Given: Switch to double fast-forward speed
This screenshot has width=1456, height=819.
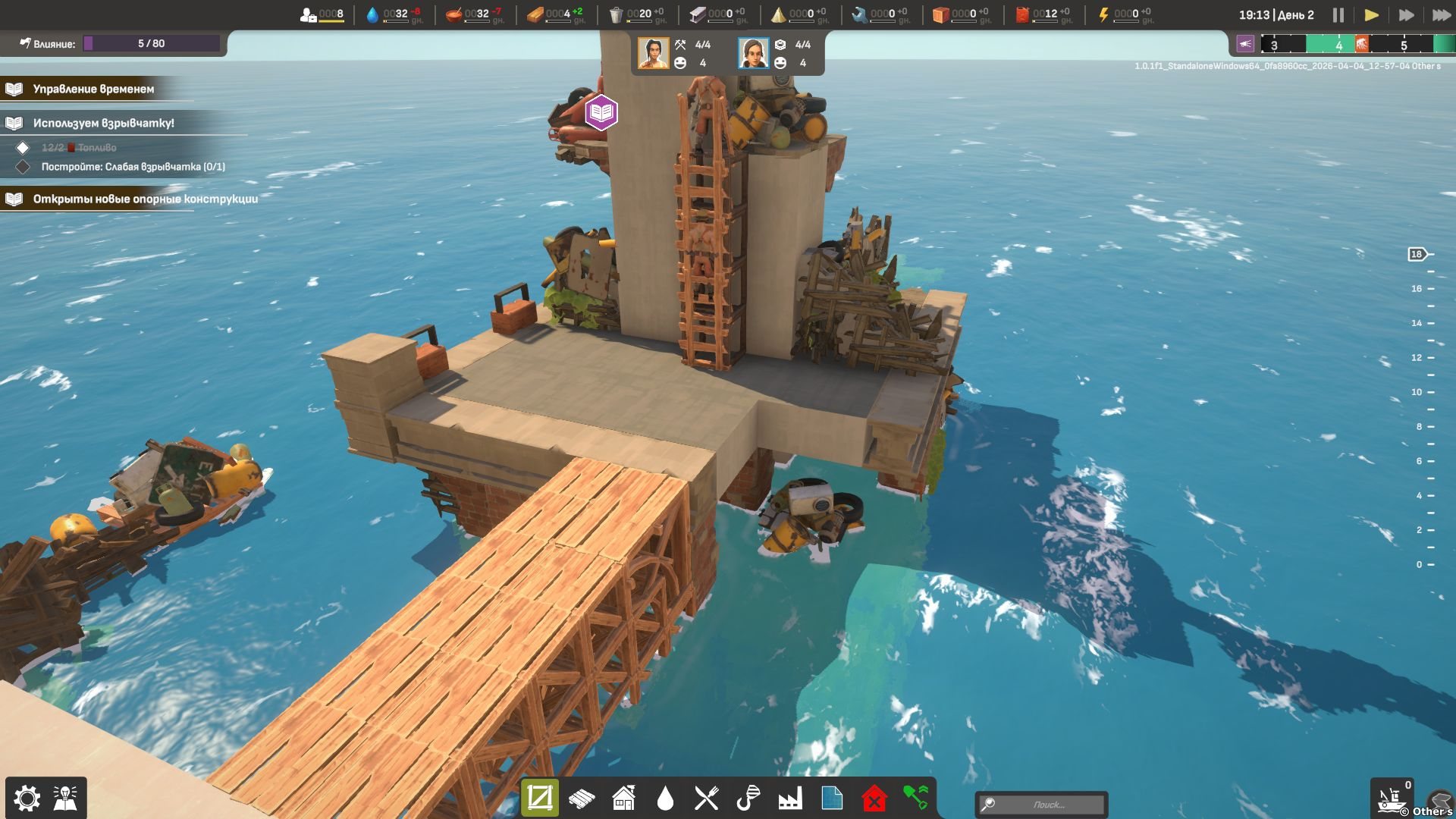Looking at the screenshot, I should pos(1405,15).
